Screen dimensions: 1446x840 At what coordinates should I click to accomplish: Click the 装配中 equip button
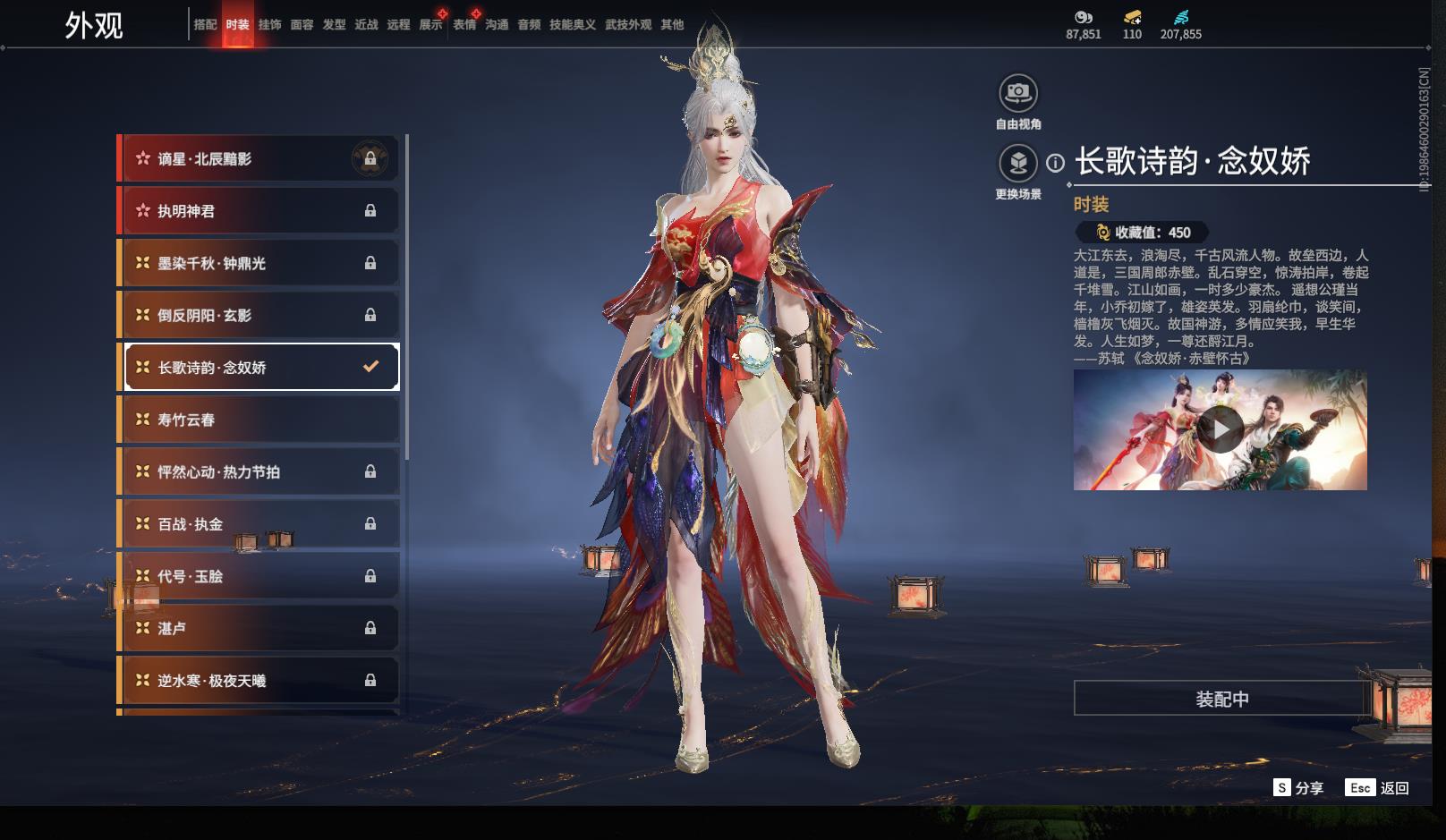pyautogui.click(x=1221, y=699)
